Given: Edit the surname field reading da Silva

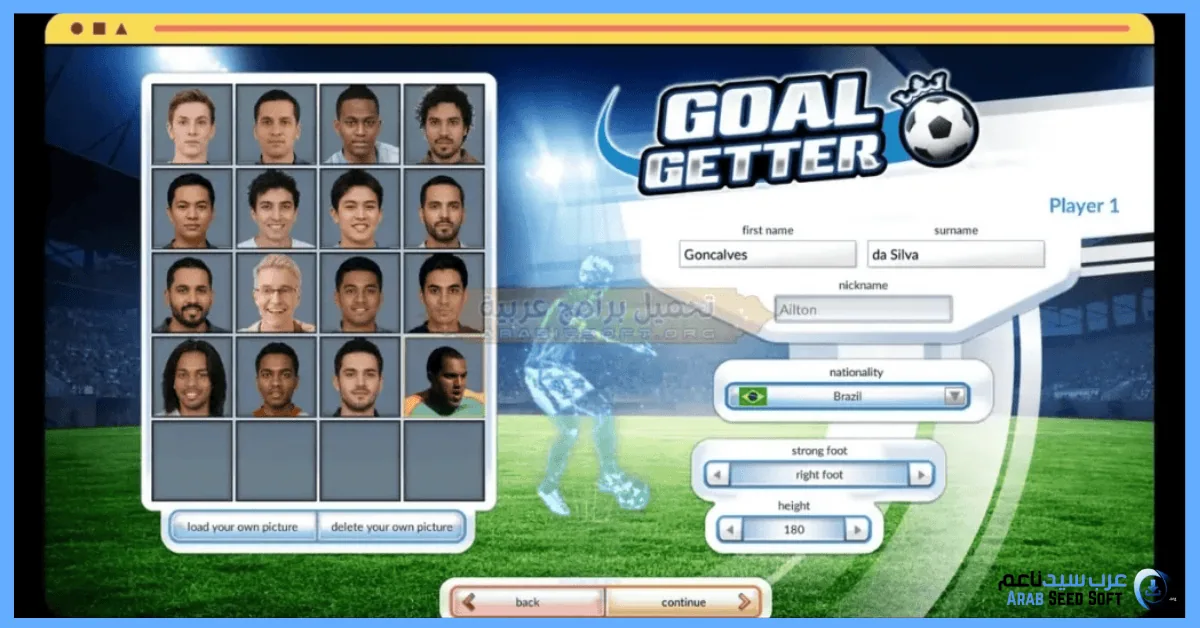Looking at the screenshot, I should coord(955,254).
